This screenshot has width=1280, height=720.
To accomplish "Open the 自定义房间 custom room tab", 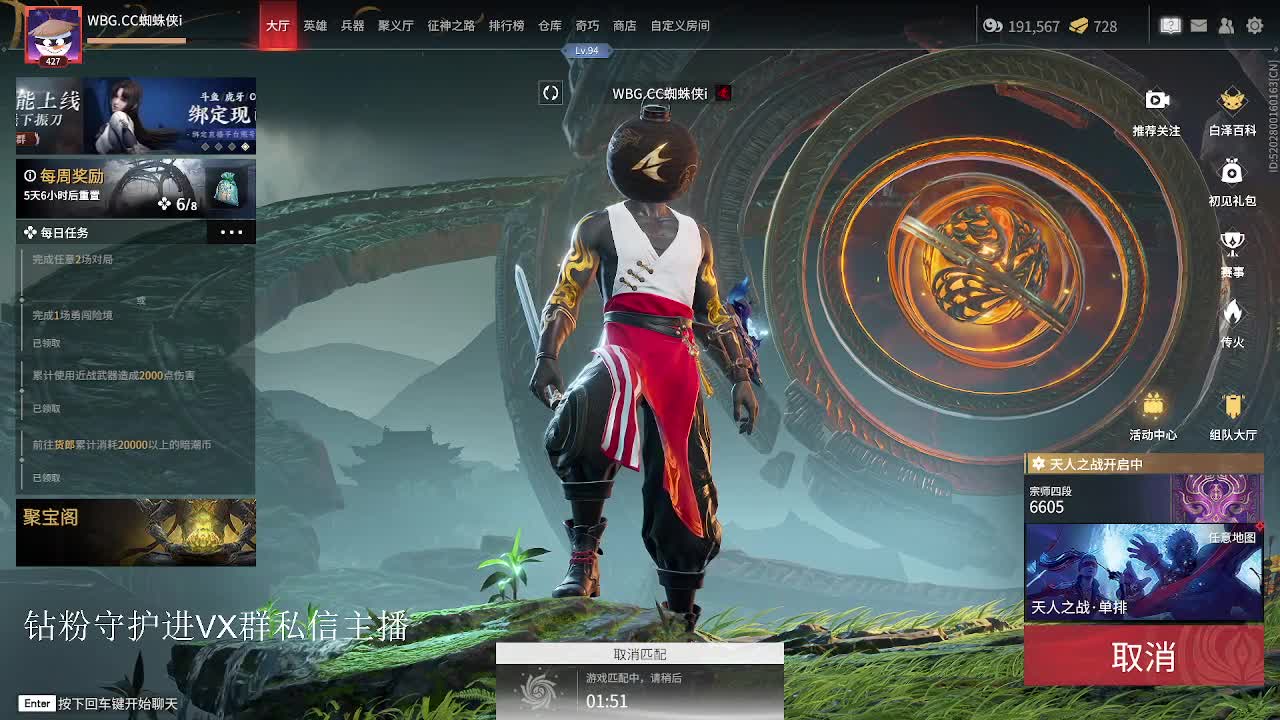I will coord(680,26).
